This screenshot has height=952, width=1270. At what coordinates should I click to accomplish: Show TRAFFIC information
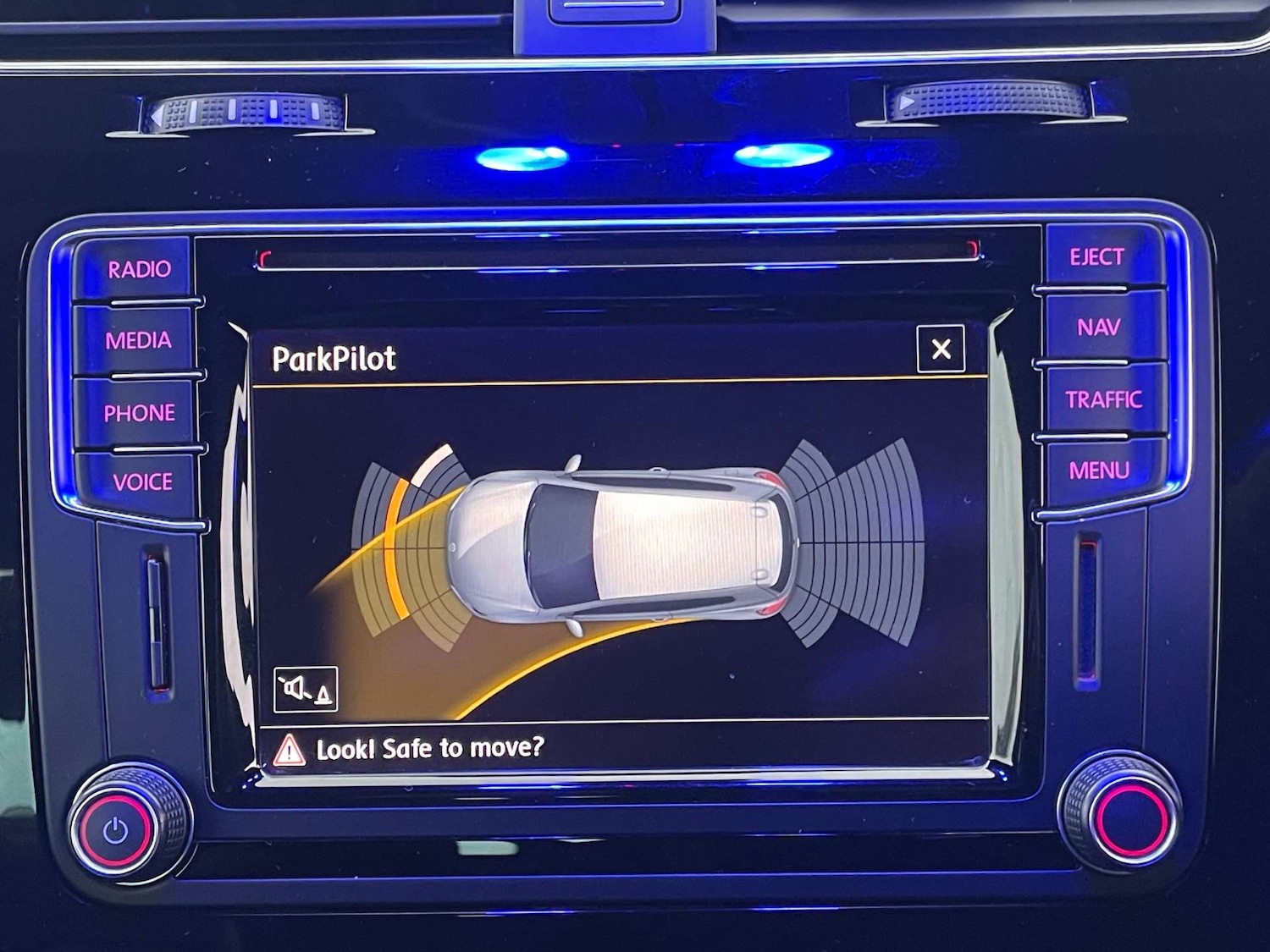tap(1102, 399)
